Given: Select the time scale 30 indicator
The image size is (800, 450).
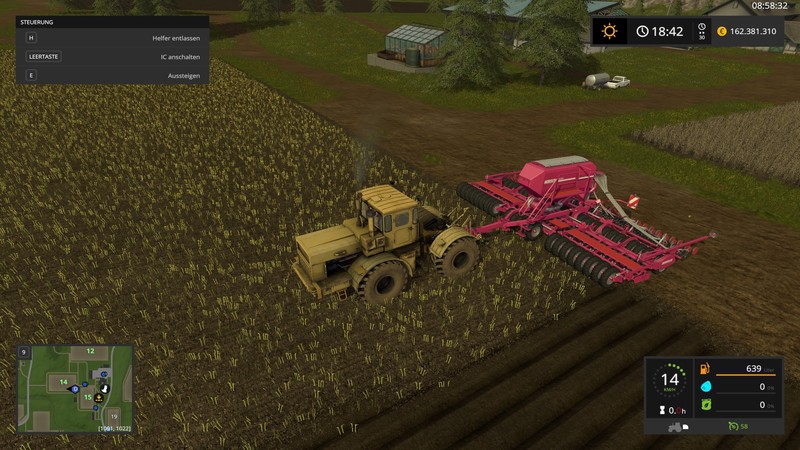Looking at the screenshot, I should (x=702, y=32).
